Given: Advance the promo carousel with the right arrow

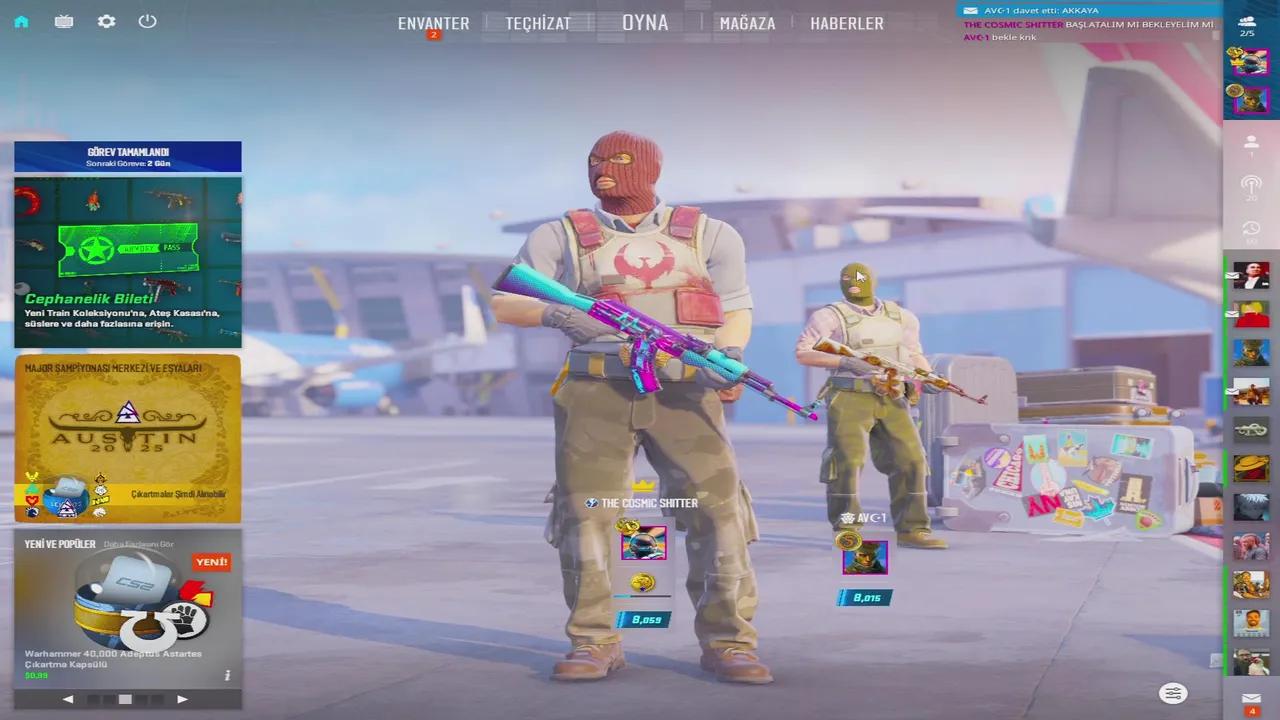Looking at the screenshot, I should coord(182,699).
